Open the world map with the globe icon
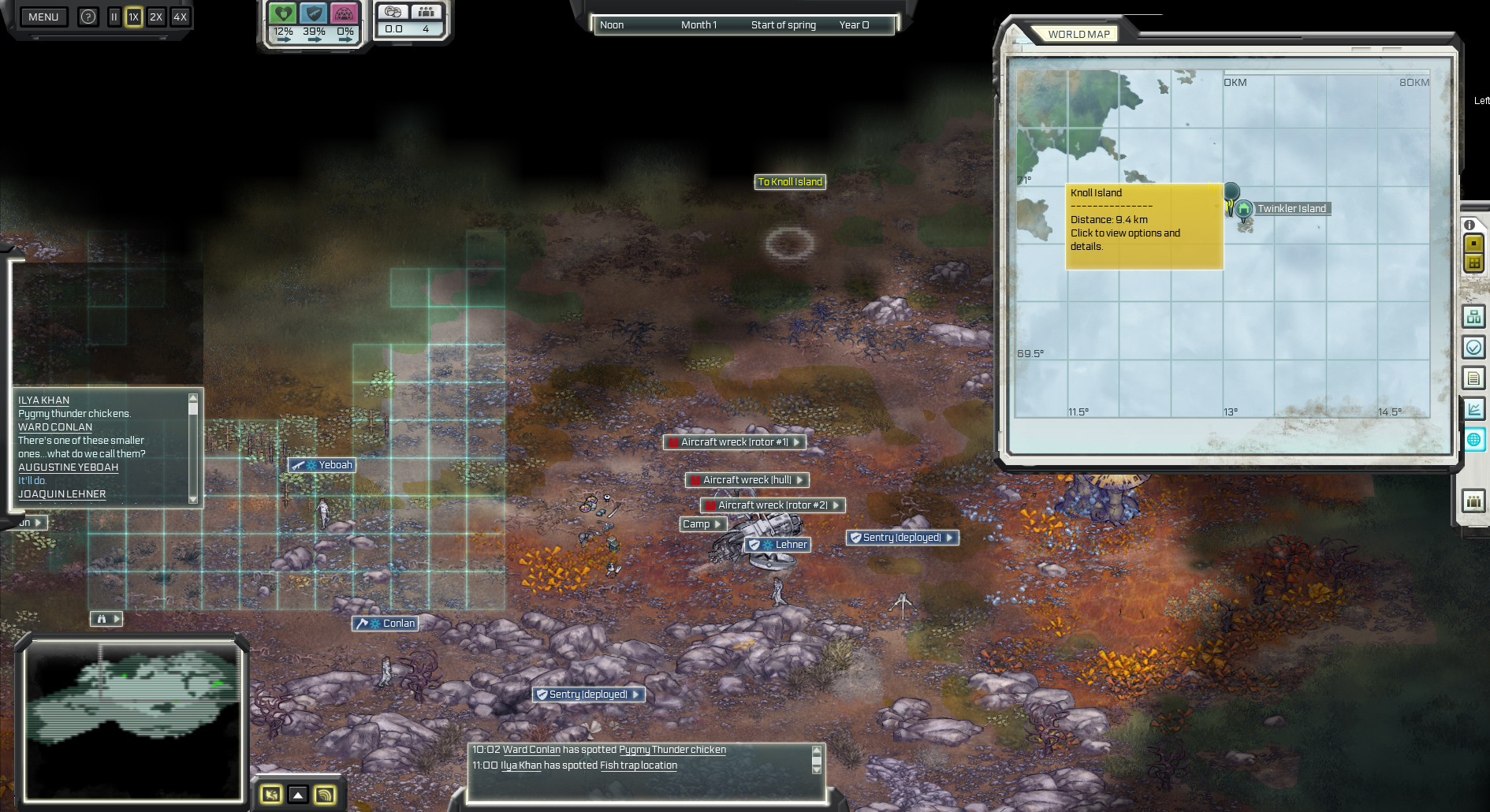 point(1474,440)
